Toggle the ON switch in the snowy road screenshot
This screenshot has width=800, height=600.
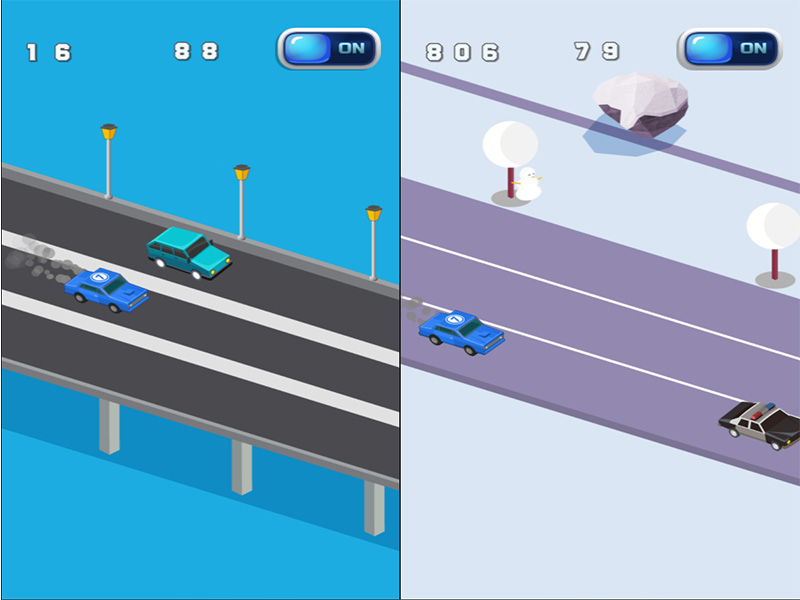coord(729,48)
